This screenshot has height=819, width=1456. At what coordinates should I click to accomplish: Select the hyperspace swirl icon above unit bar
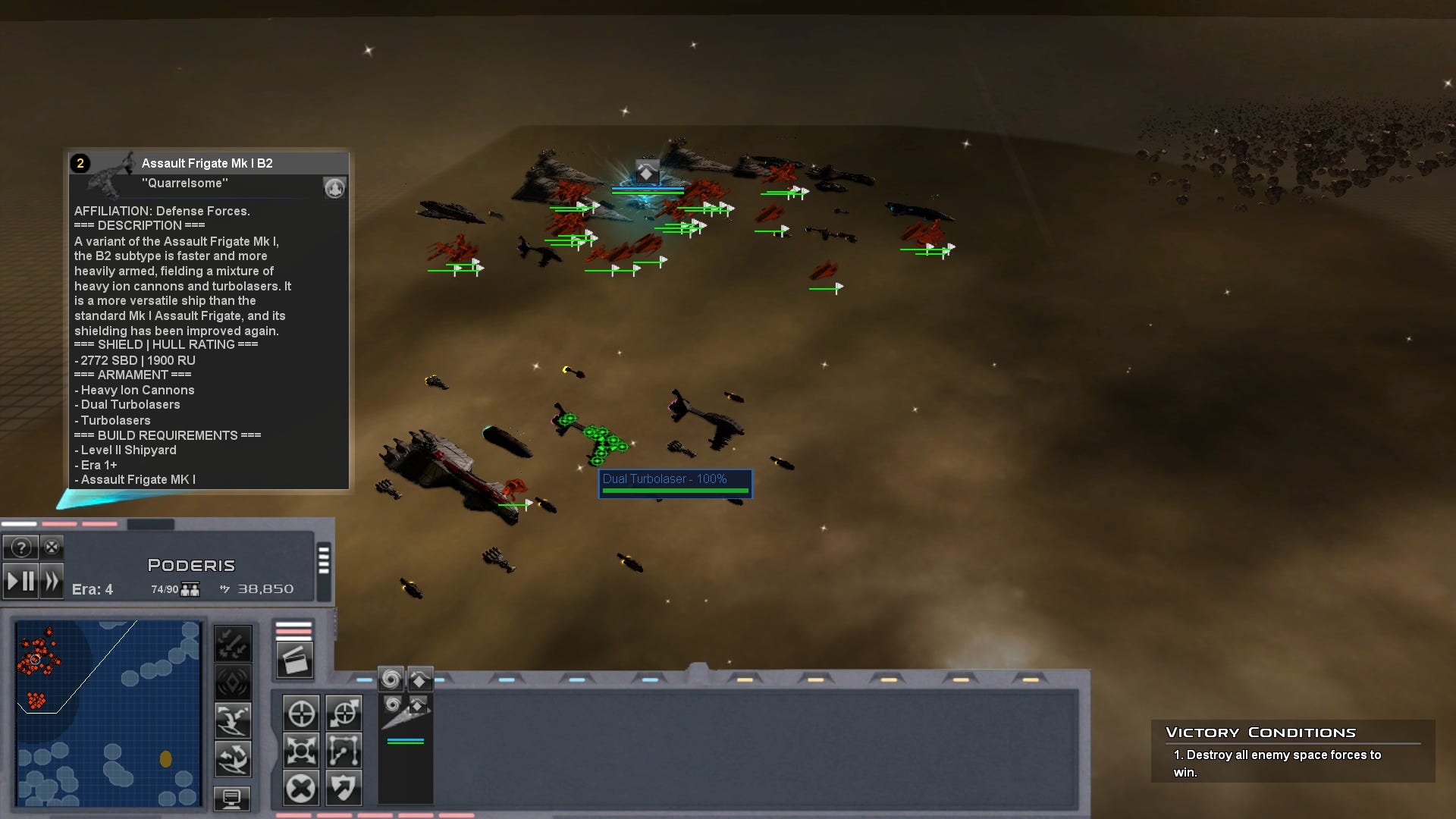pos(391,679)
